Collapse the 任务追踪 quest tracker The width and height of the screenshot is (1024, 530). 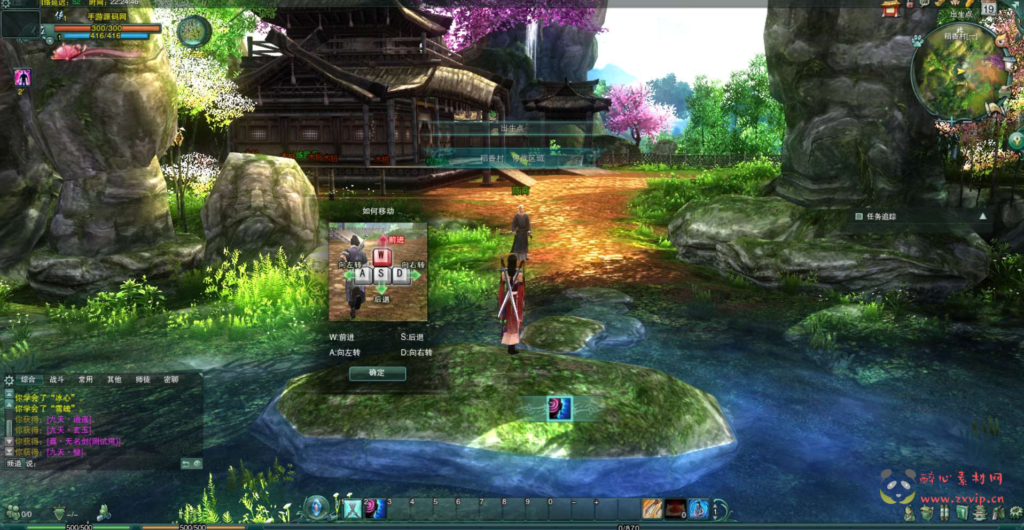pos(982,216)
